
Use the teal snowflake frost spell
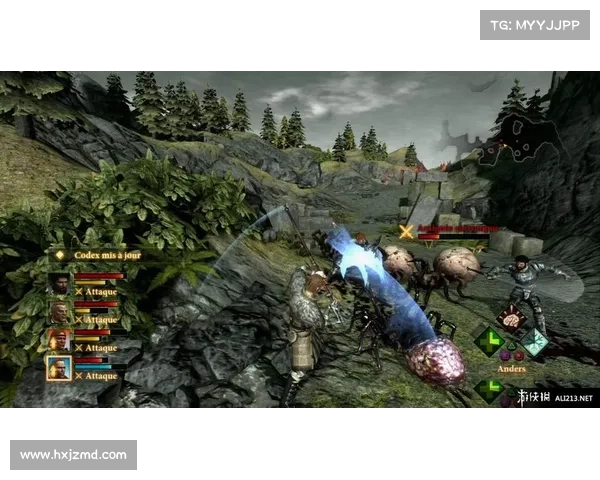[x=534, y=343]
